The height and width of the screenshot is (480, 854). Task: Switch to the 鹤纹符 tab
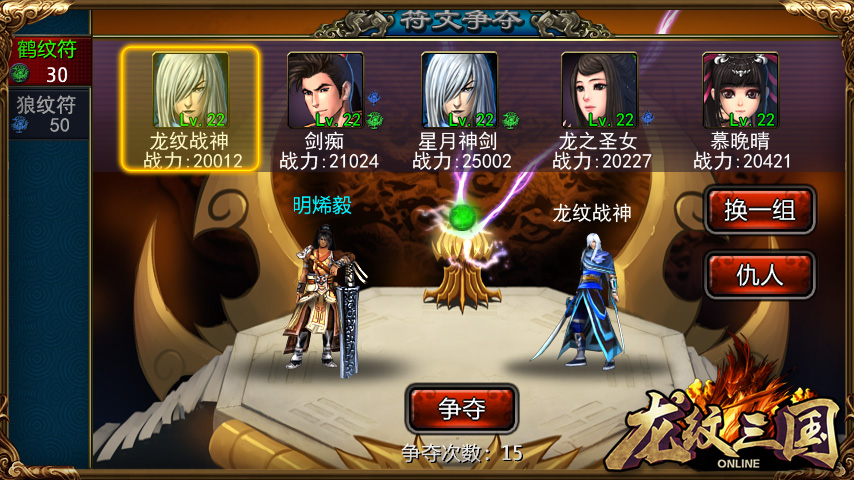click(44, 62)
